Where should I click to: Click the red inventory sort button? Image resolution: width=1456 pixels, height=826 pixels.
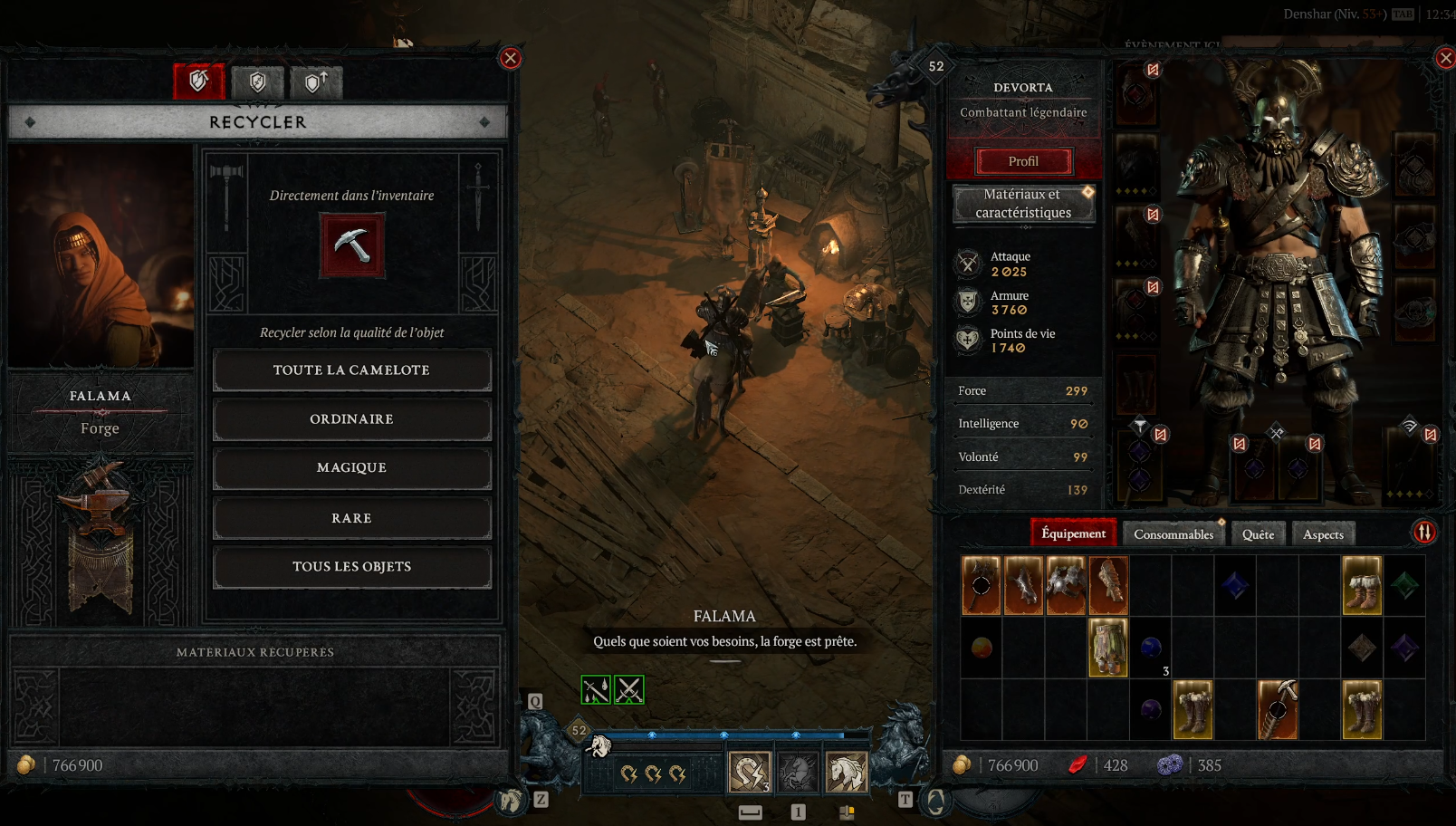point(1424,533)
